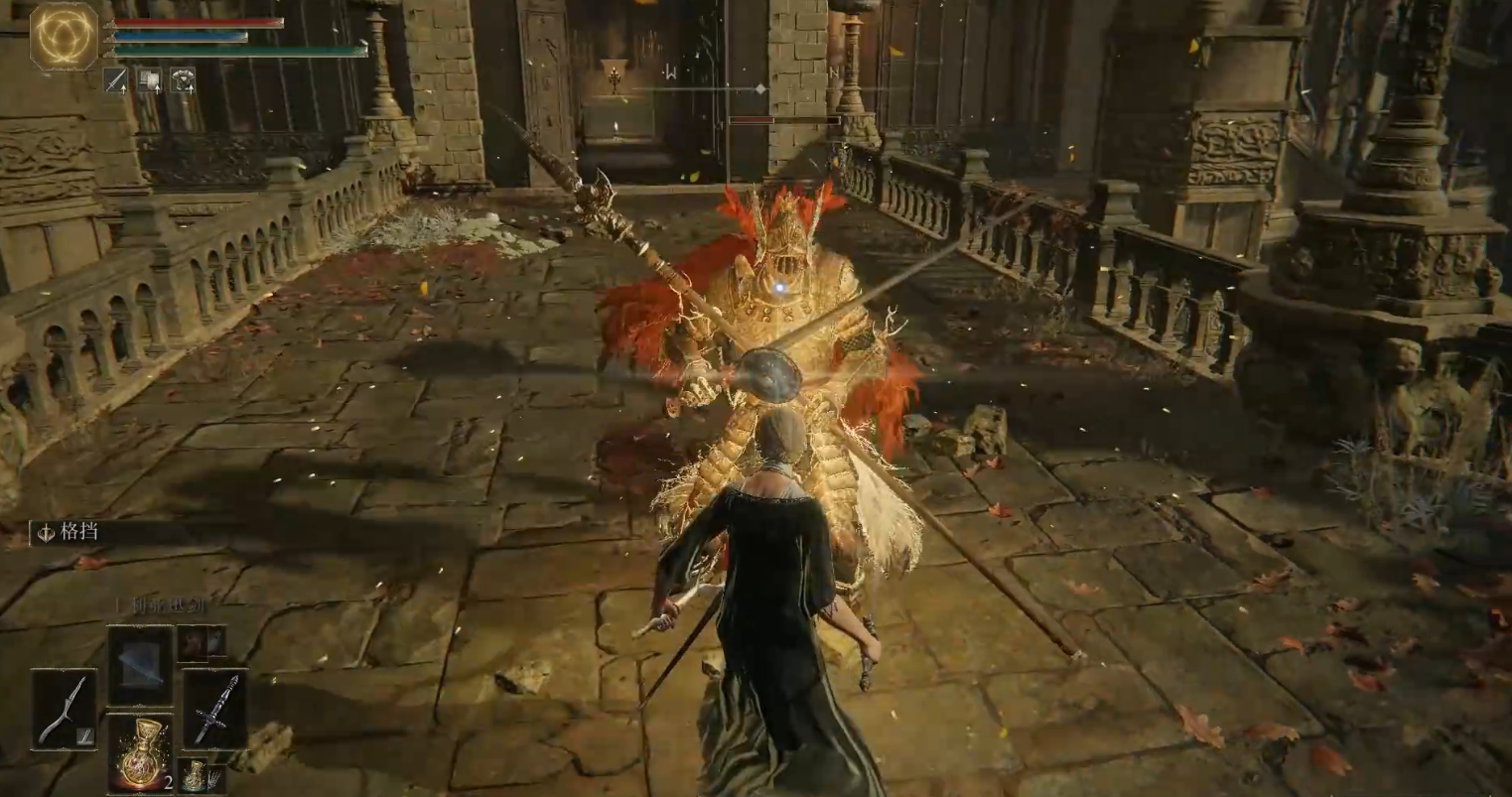The image size is (1512, 797).
Task: Use the golden flask item slot
Action: 140,752
